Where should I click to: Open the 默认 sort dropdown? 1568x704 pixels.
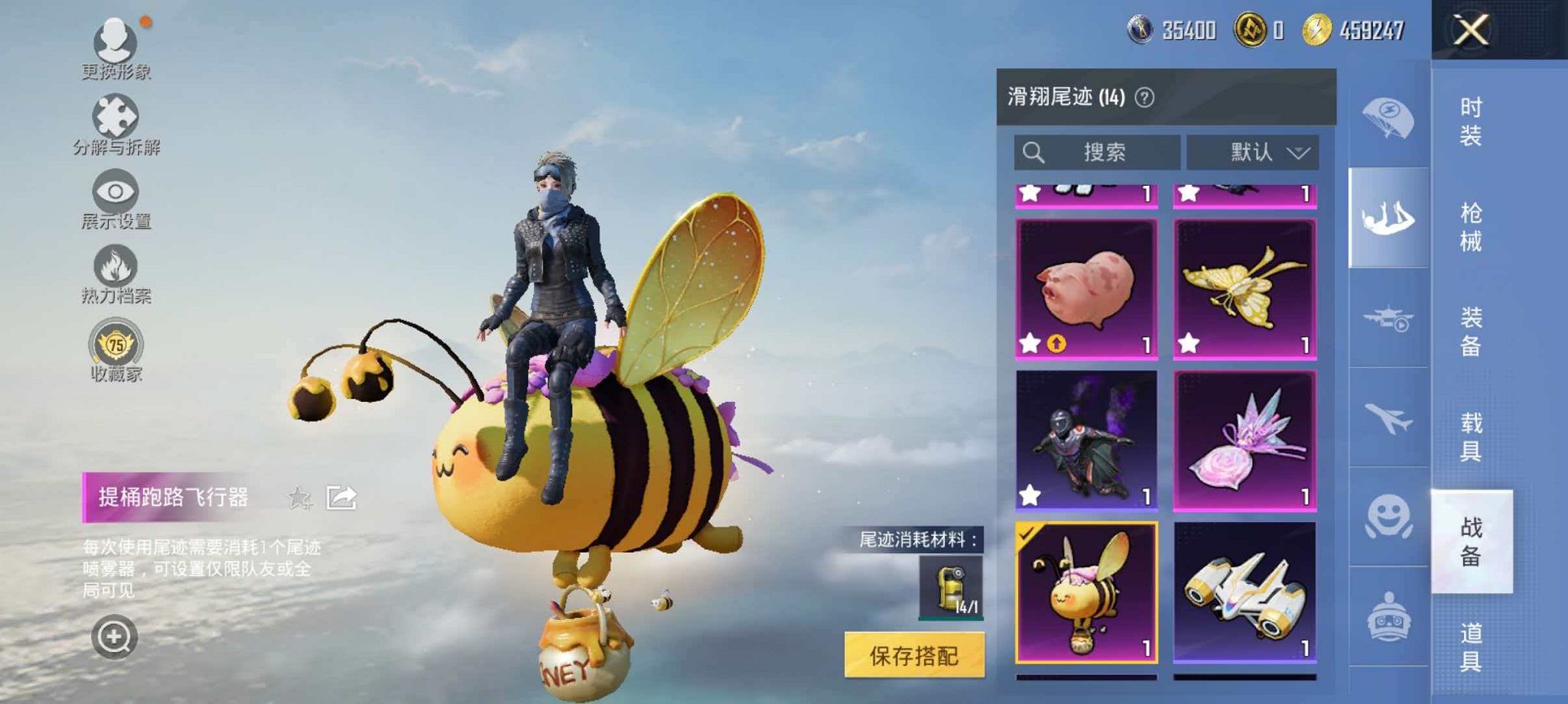pyautogui.click(x=1252, y=151)
